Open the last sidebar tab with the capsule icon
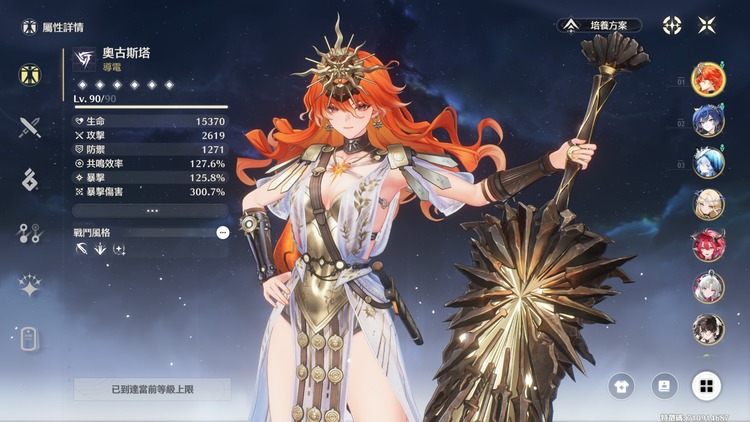This screenshot has height=422, width=750. (x=29, y=339)
